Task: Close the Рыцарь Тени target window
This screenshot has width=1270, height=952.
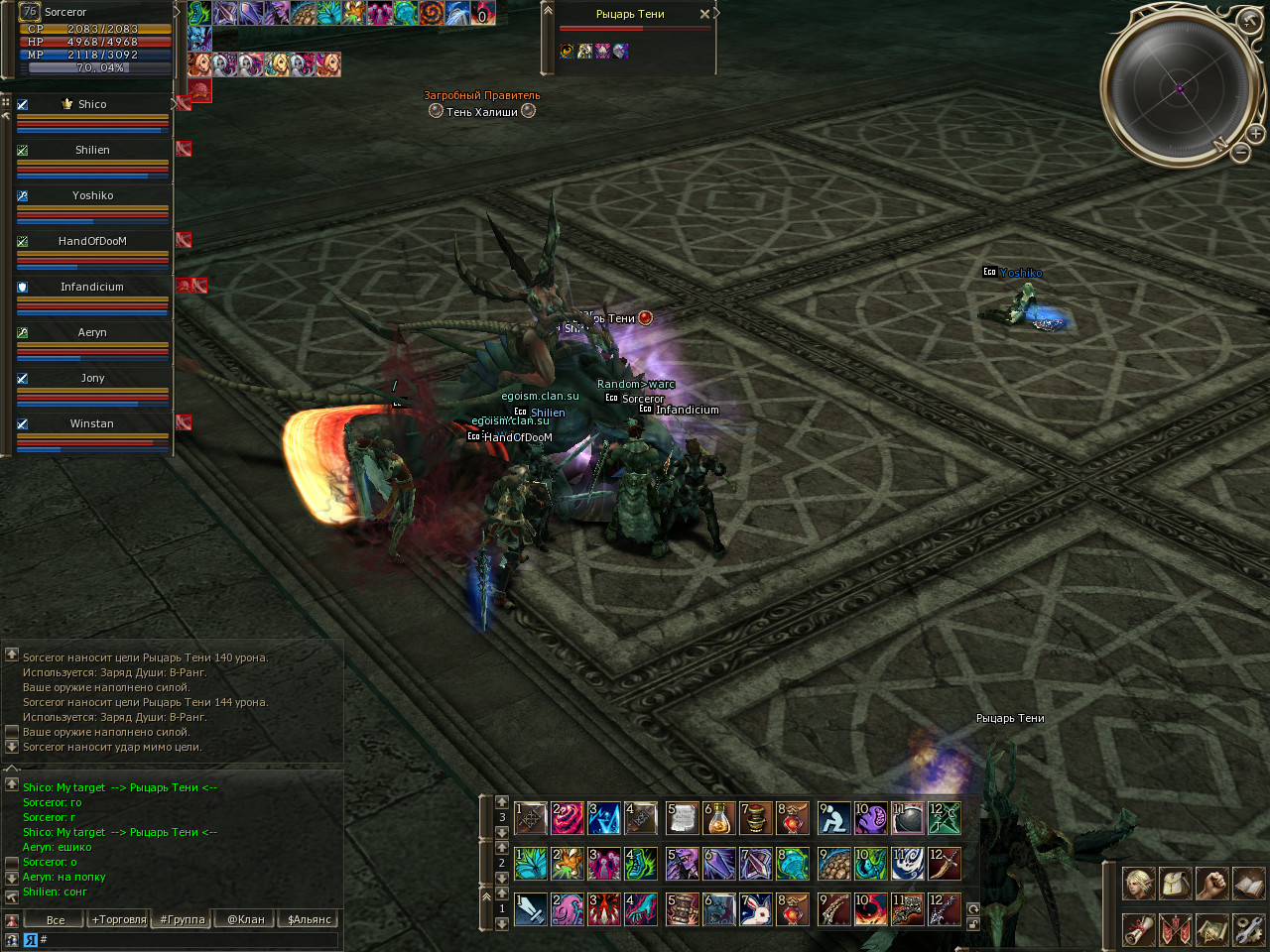Action: 704,14
